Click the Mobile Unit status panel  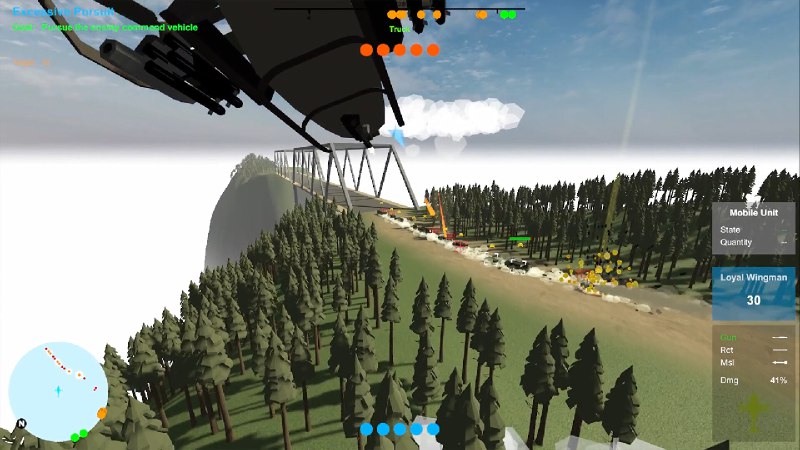click(754, 228)
